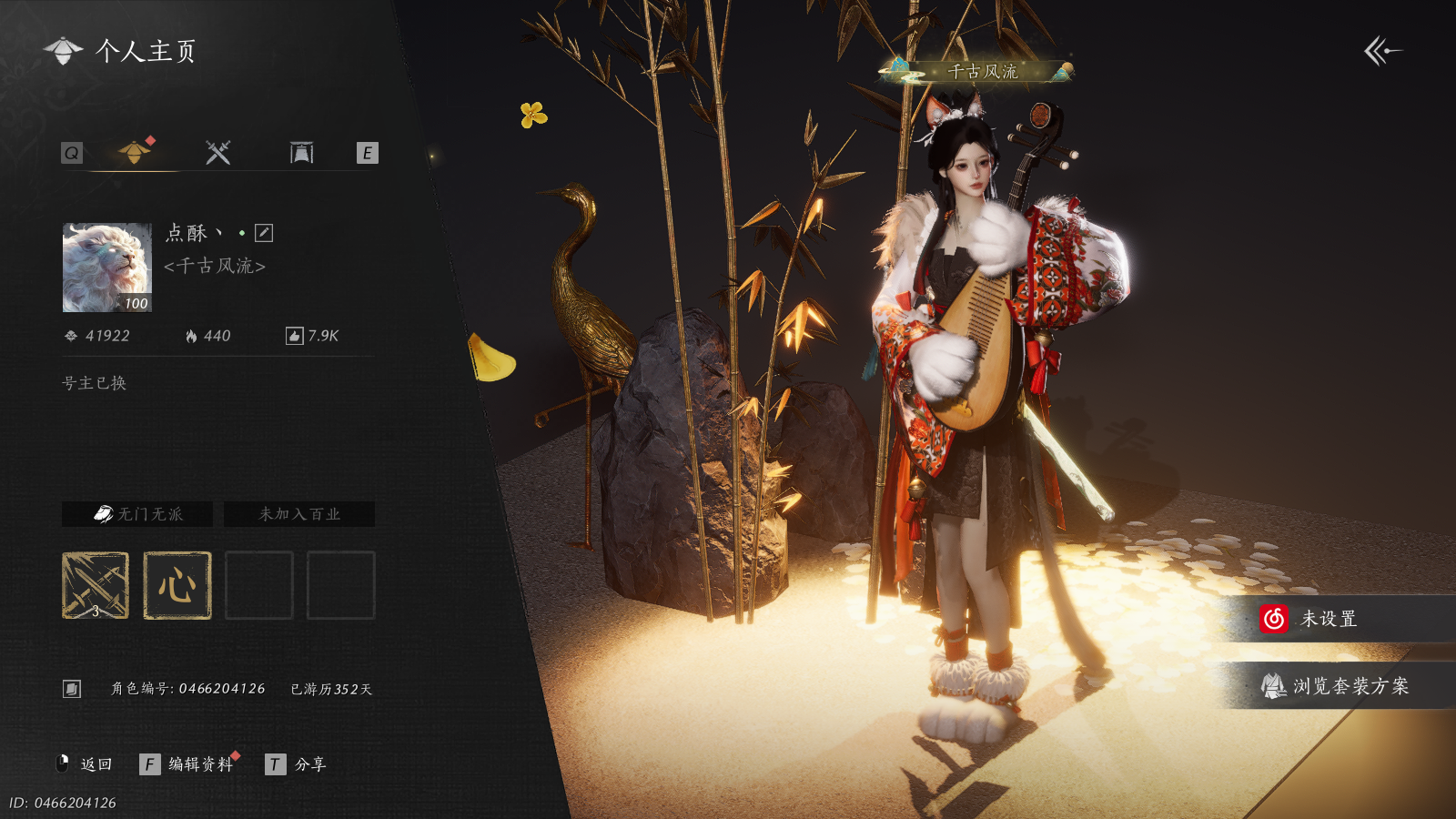Click the white lion avatar portrait
This screenshot has height=819, width=1456.
pyautogui.click(x=107, y=268)
